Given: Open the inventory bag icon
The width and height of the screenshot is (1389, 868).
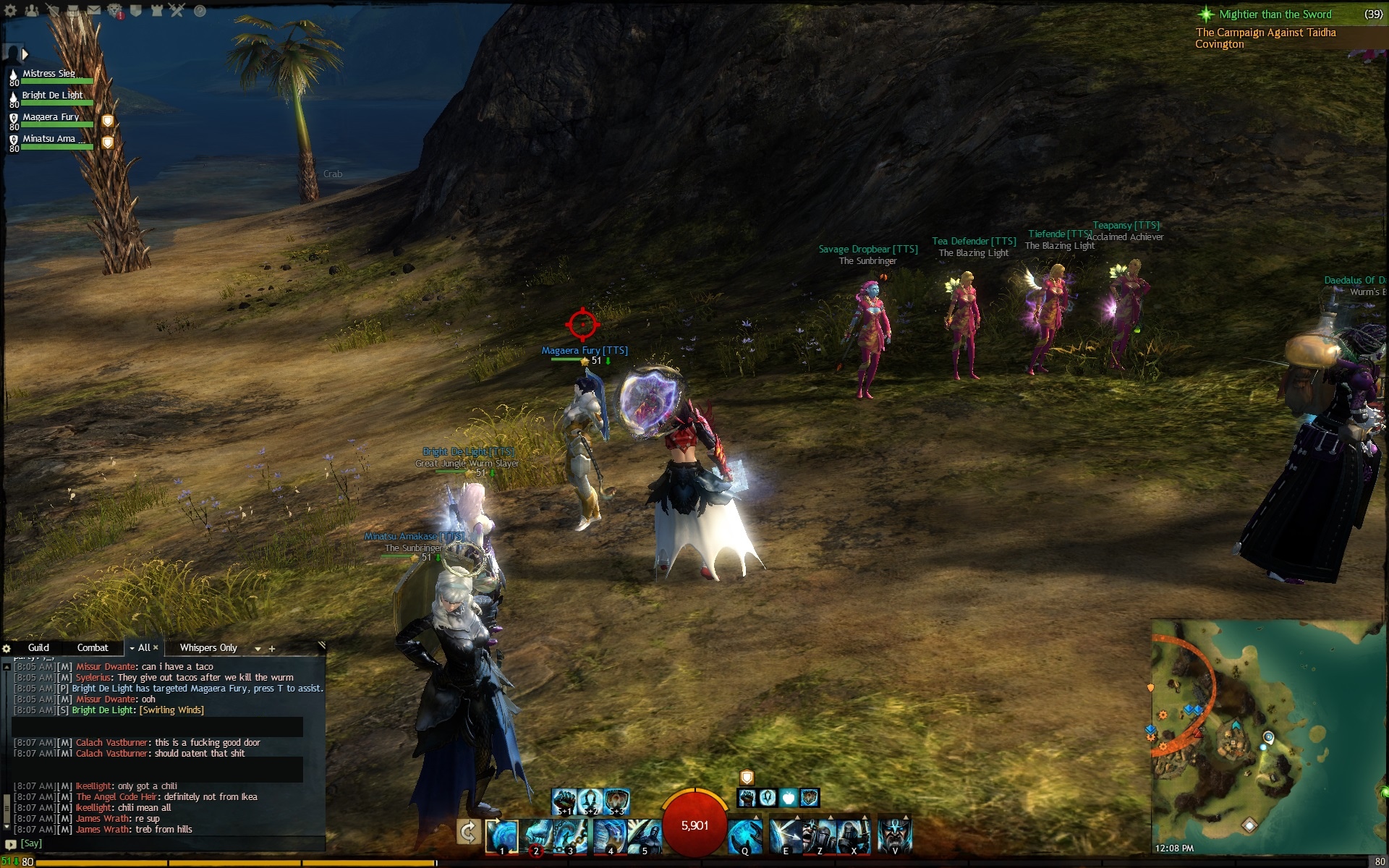Looking at the screenshot, I should (73, 10).
